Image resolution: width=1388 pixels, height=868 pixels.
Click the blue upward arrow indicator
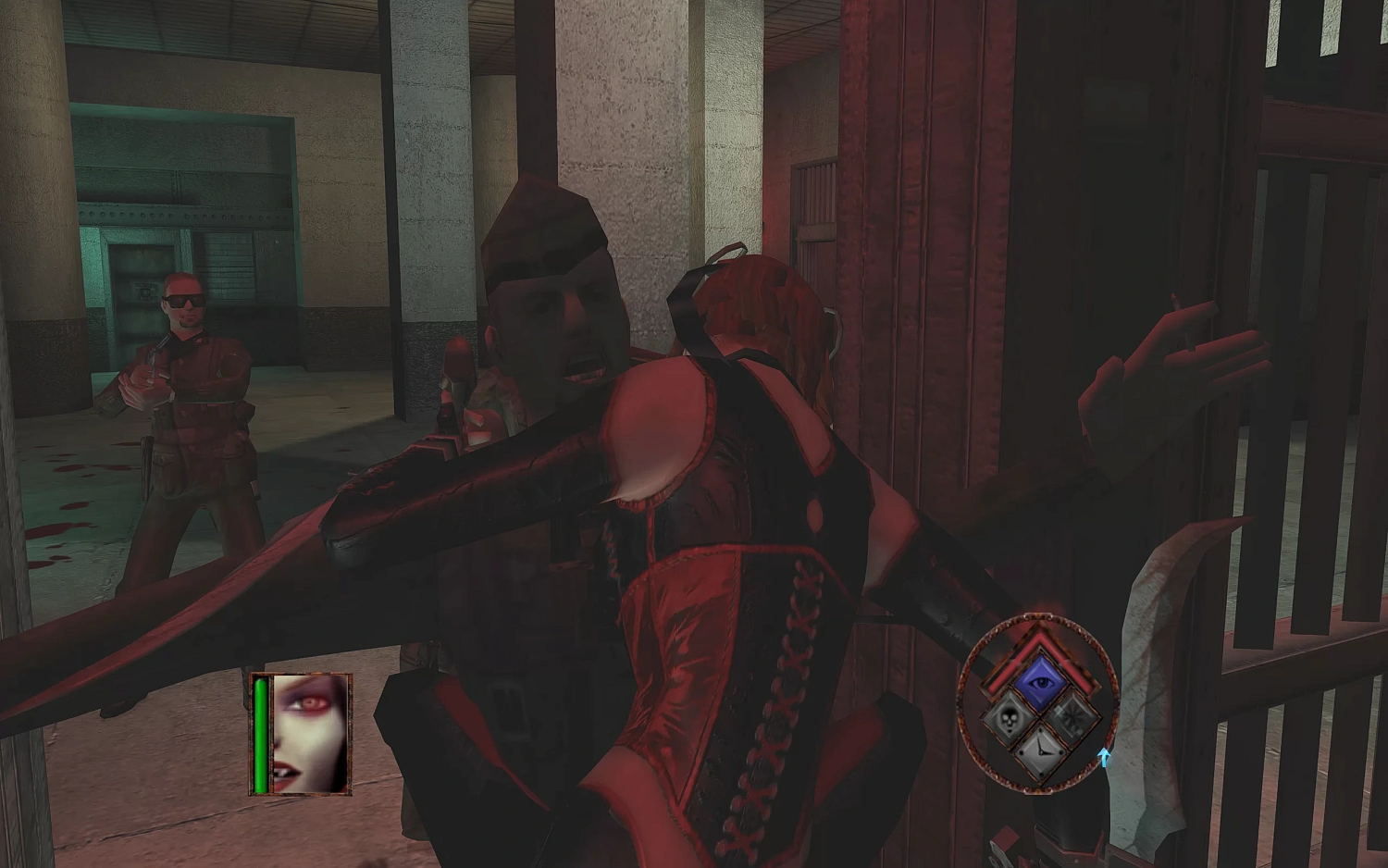(x=1104, y=757)
